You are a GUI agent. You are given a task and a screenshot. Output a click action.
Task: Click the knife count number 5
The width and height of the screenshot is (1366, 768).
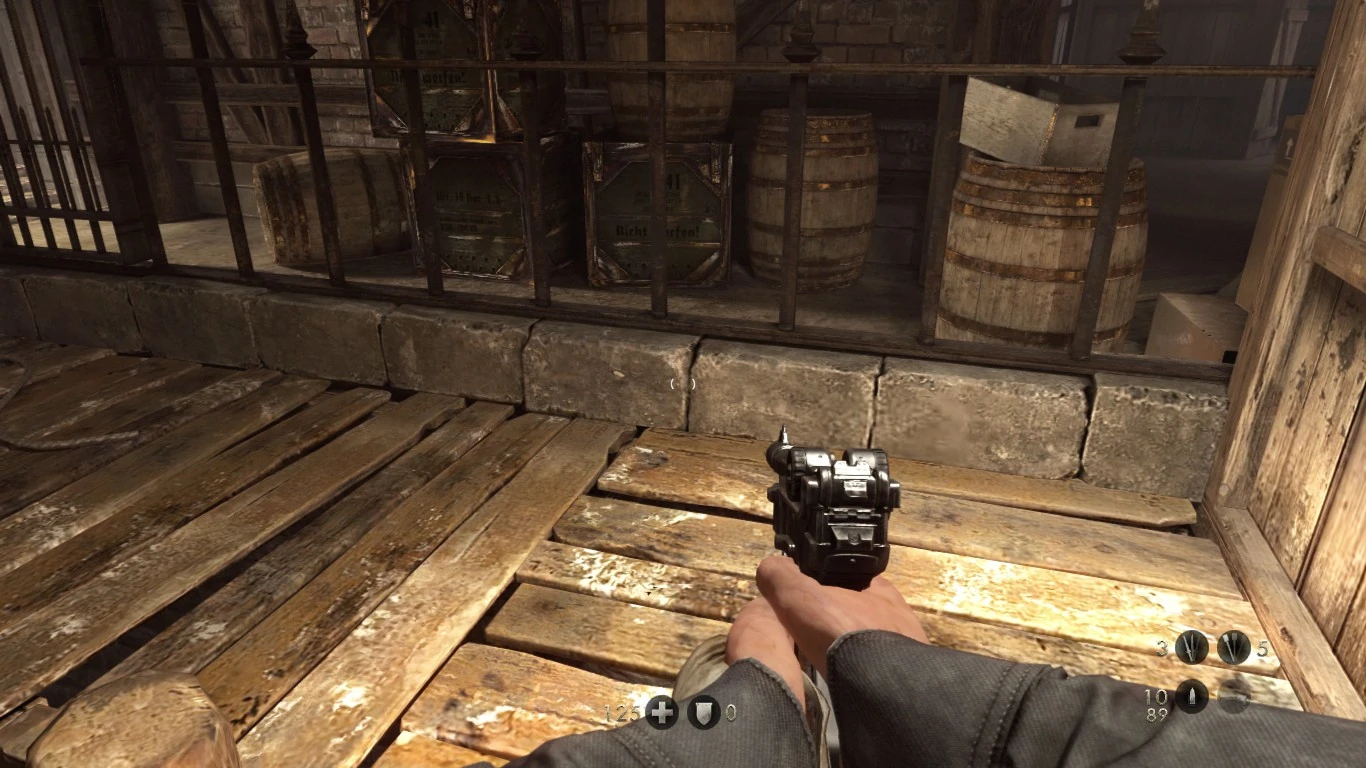pyautogui.click(x=1262, y=648)
